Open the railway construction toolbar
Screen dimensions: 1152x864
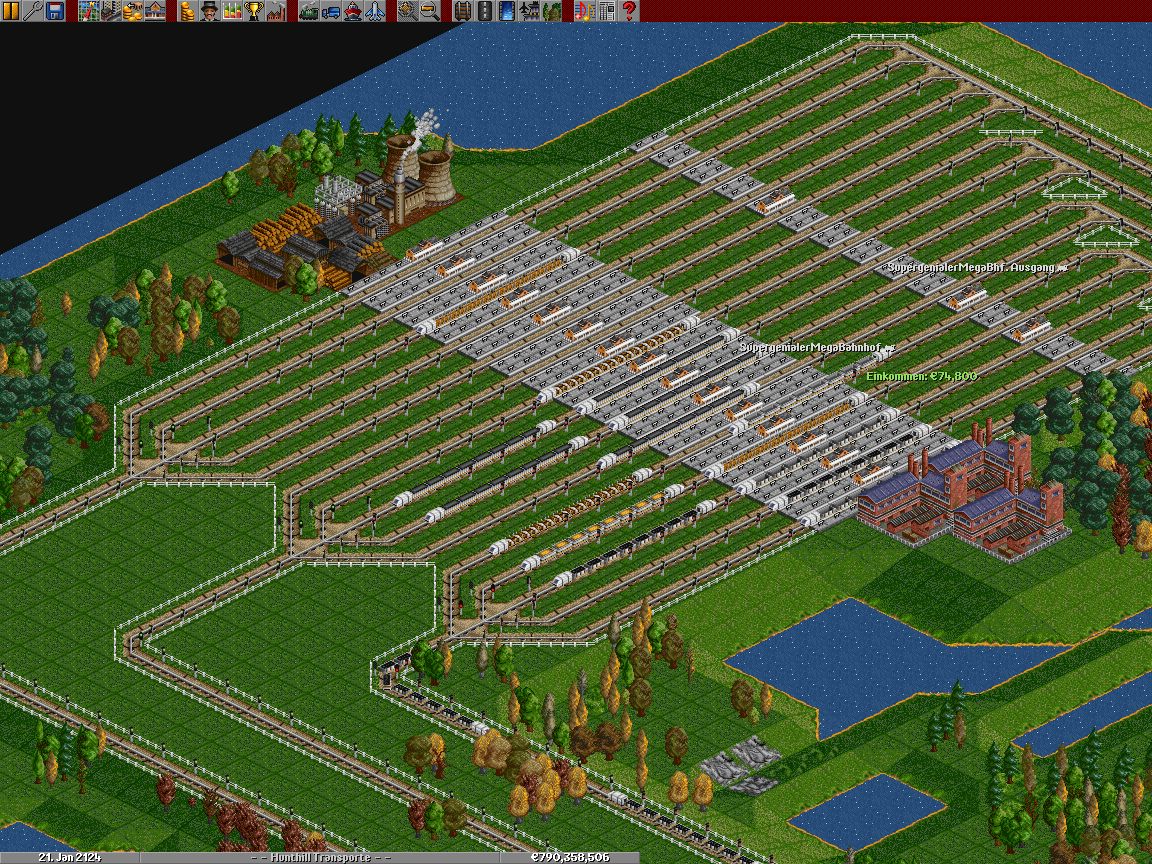[x=462, y=11]
